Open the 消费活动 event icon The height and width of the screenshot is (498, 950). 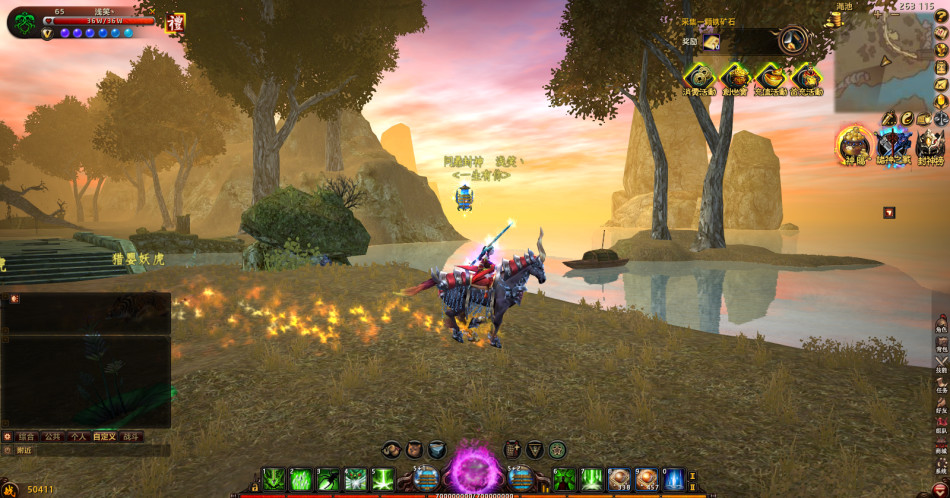pyautogui.click(x=699, y=77)
